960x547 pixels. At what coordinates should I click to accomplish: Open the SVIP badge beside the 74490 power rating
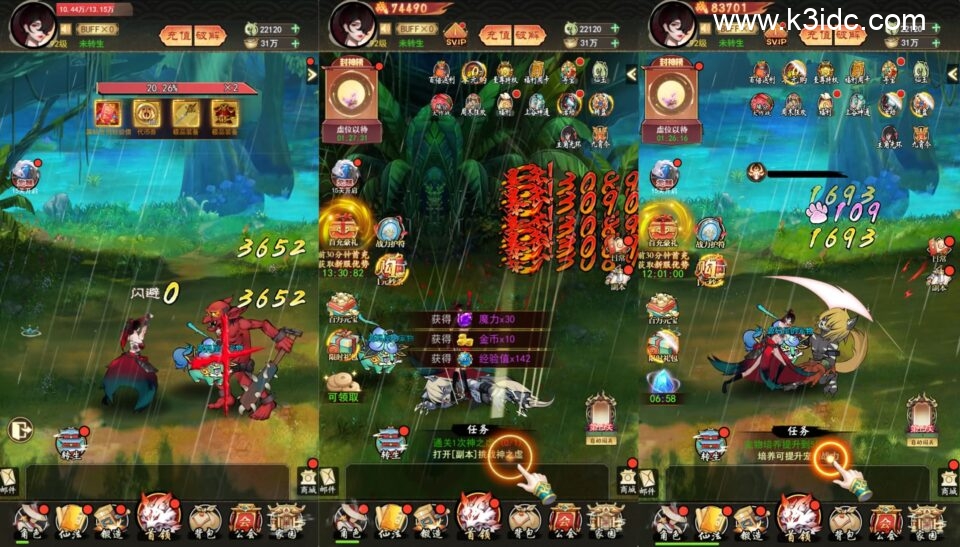point(456,35)
